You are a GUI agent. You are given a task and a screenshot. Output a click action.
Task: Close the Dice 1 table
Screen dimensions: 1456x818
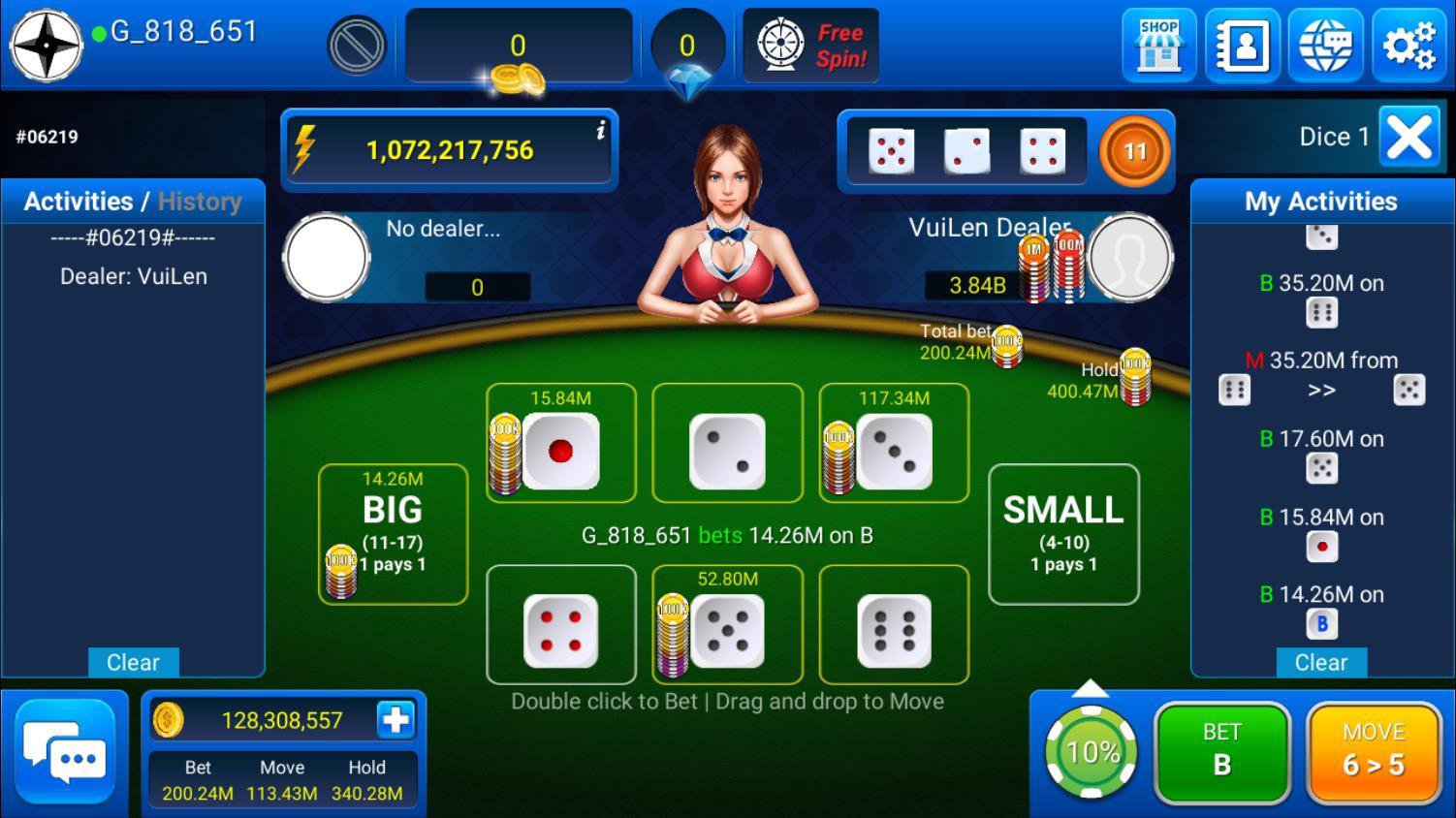(1409, 137)
